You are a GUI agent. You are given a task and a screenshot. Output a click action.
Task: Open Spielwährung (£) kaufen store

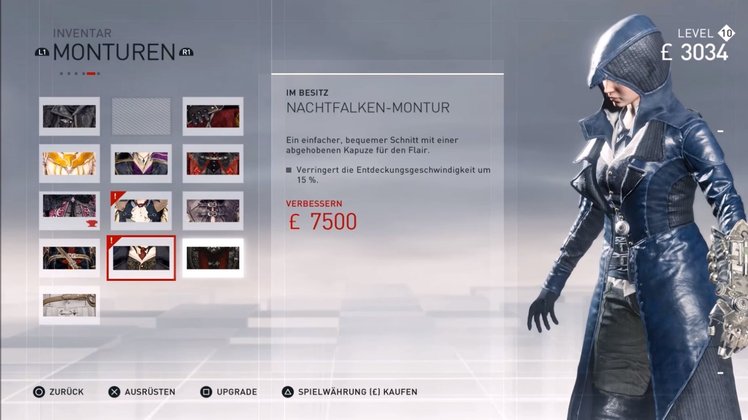point(348,392)
